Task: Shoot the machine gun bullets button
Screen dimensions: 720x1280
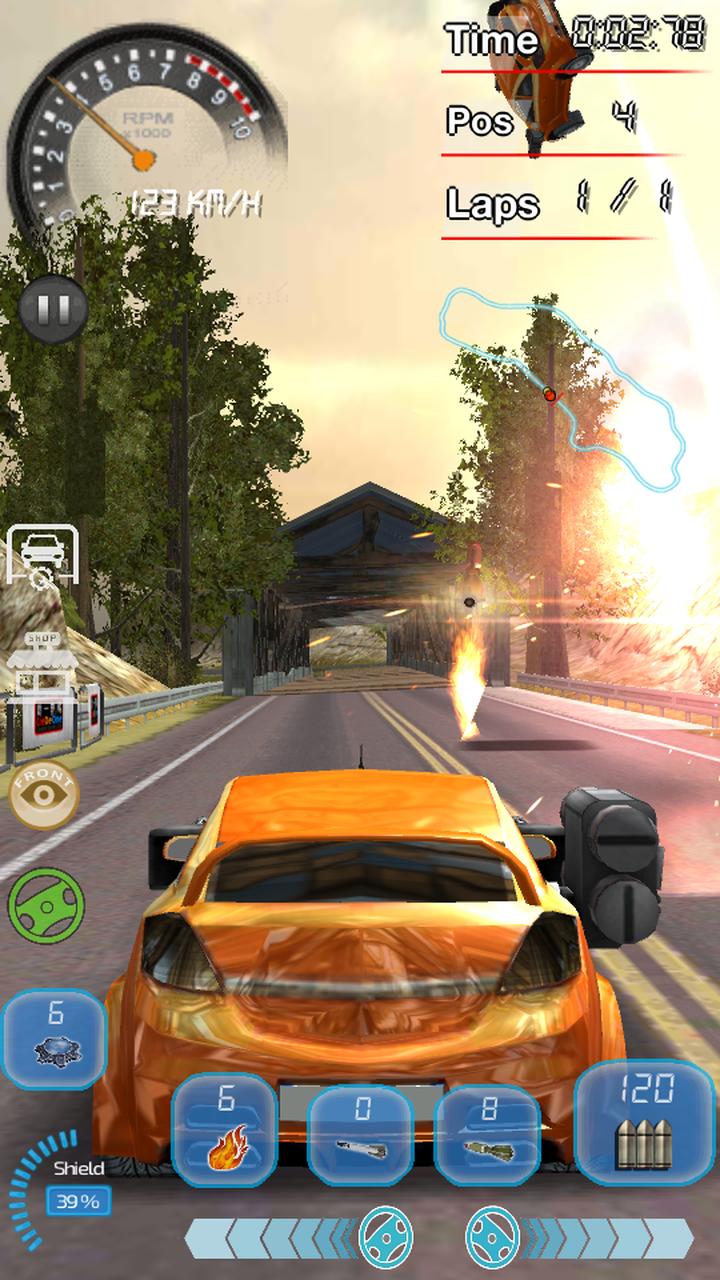Action: [x=645, y=1118]
